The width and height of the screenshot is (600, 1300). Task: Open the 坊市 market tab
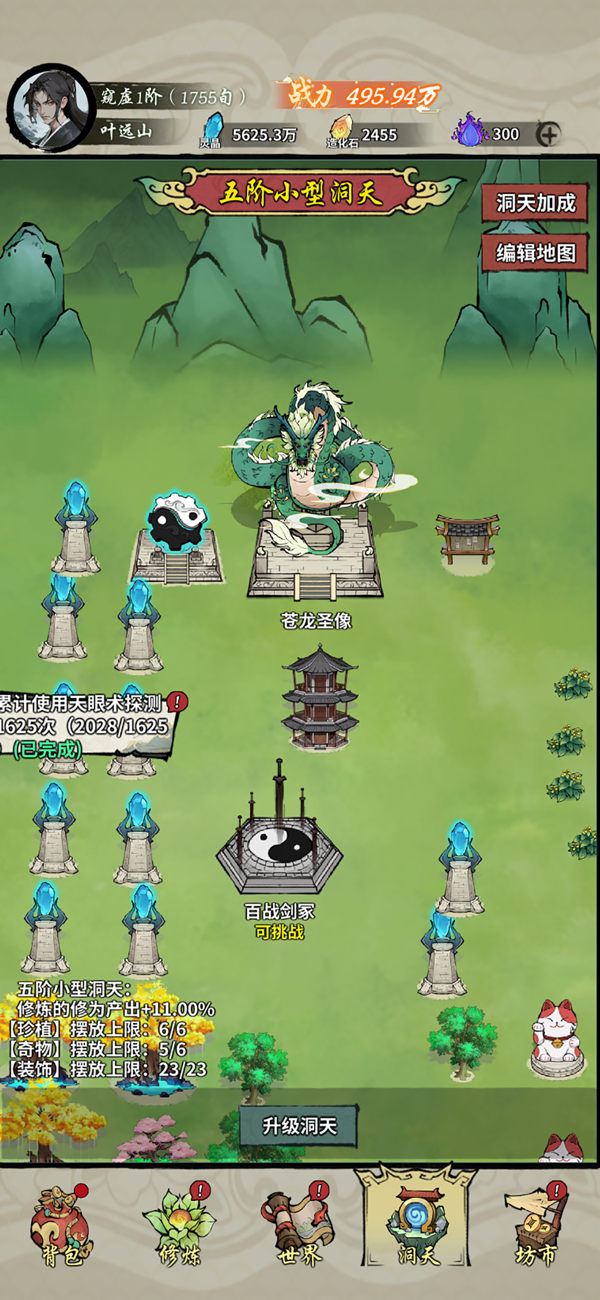coord(538,1228)
